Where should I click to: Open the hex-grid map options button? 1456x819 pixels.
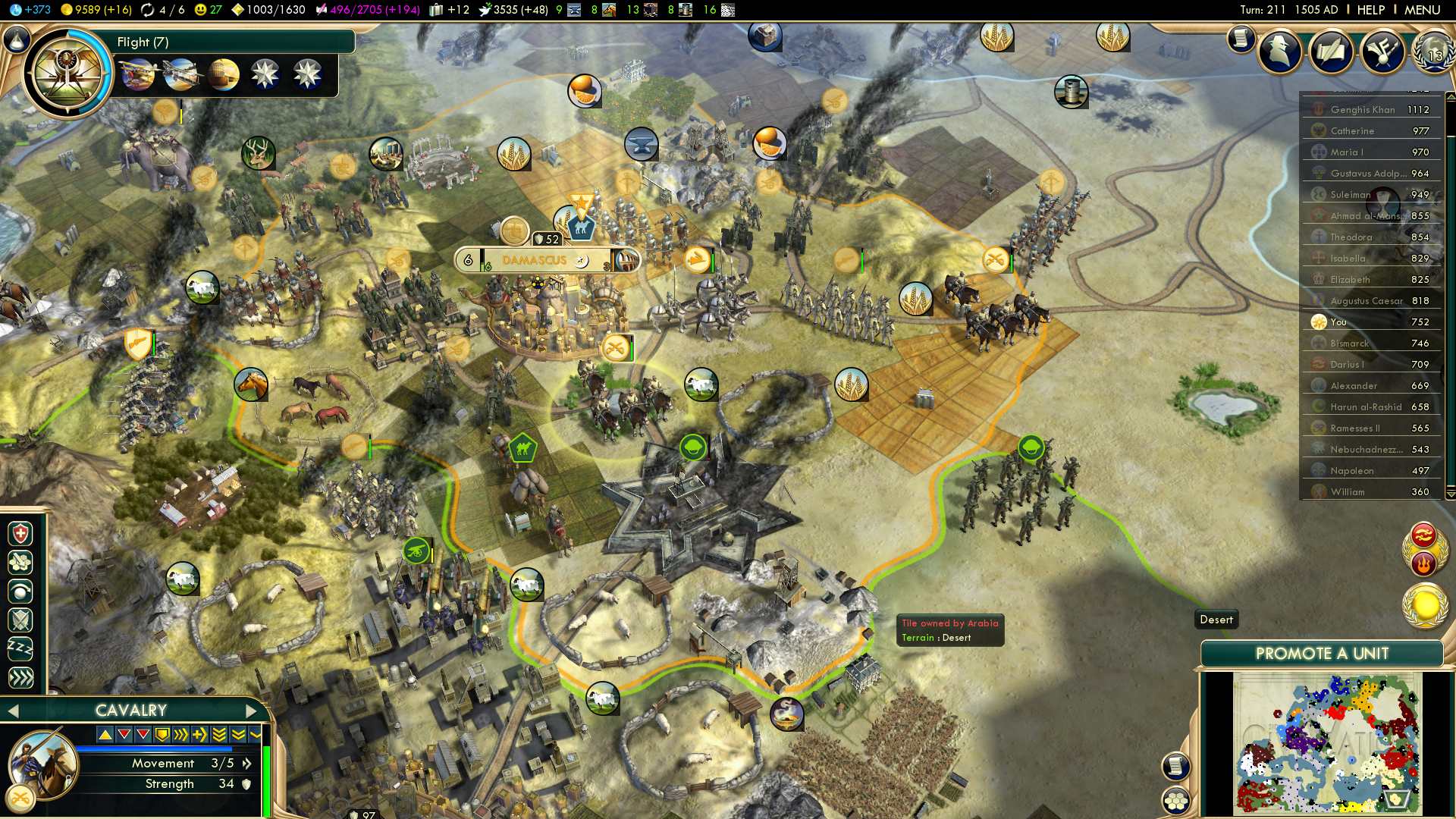pos(1176,801)
